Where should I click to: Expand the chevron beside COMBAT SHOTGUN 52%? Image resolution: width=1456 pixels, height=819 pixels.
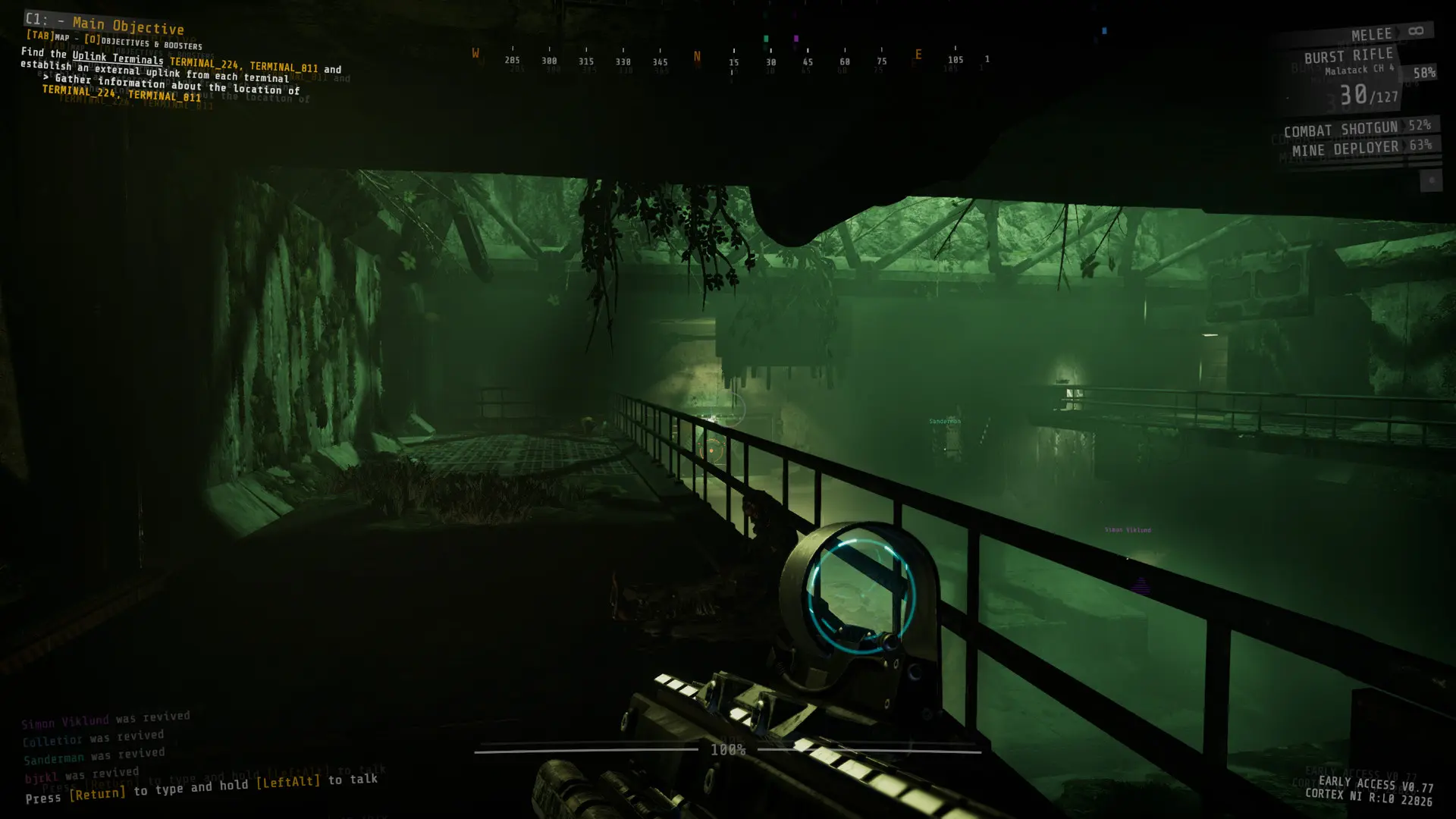coord(1402,127)
